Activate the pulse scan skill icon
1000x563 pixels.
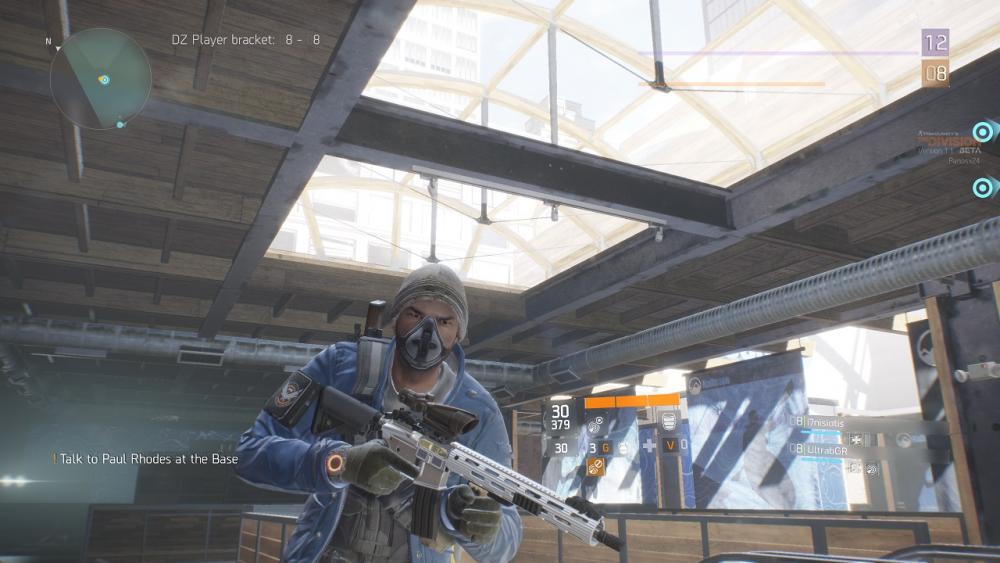click(595, 423)
